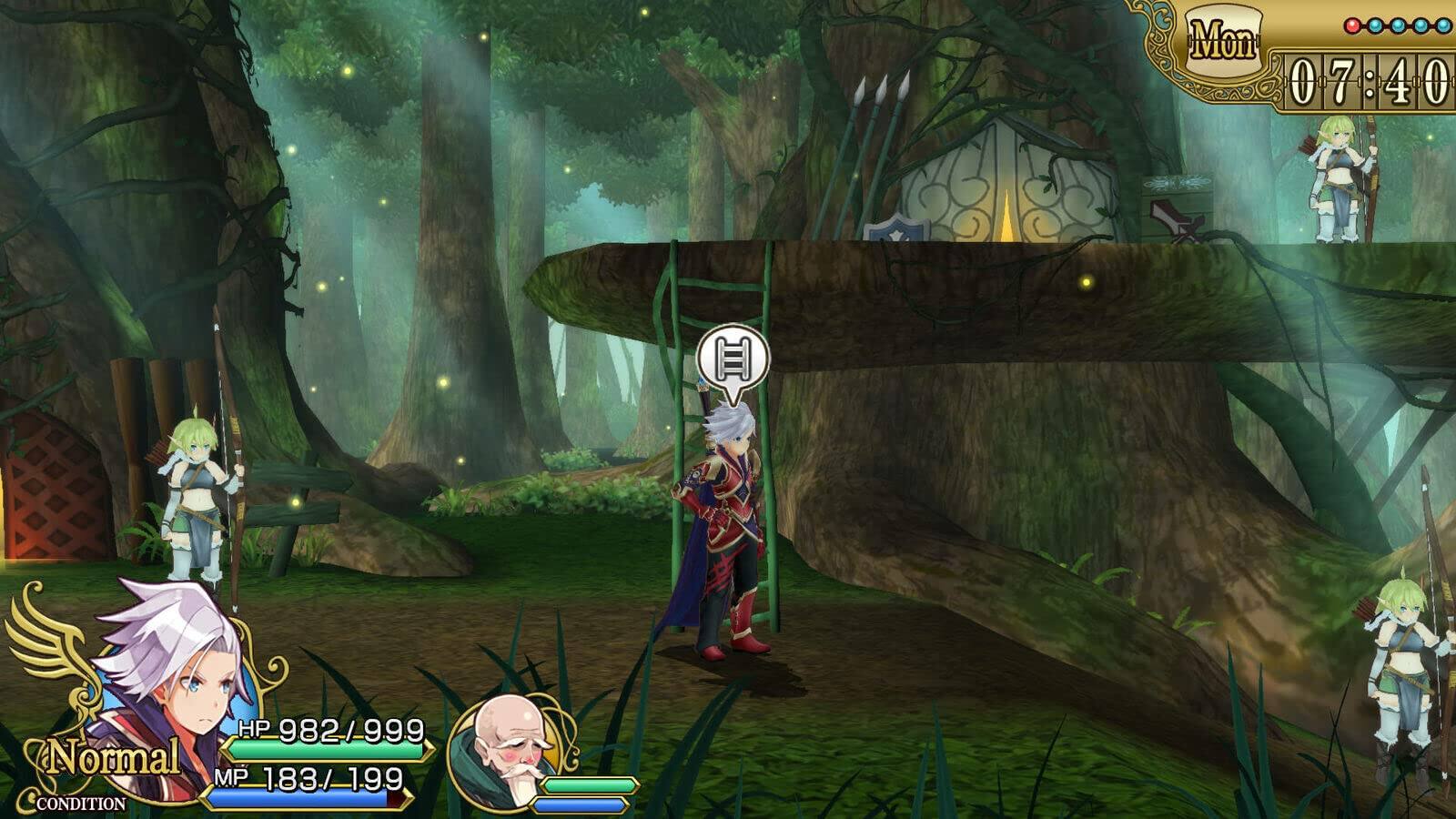Open the Mon day calendar badge

pos(1224,41)
